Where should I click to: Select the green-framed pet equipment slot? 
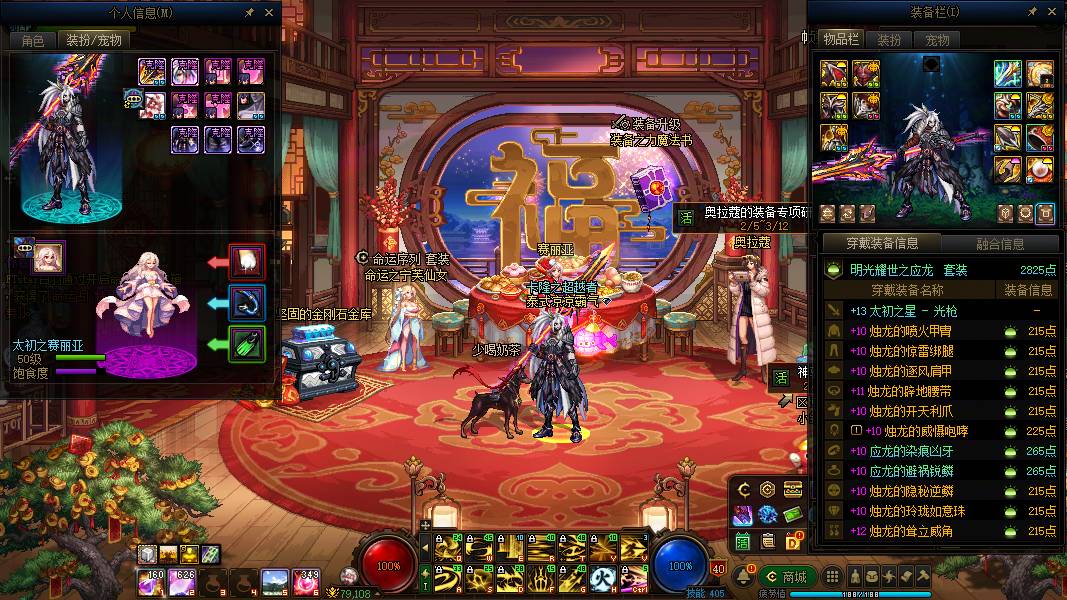coord(246,345)
